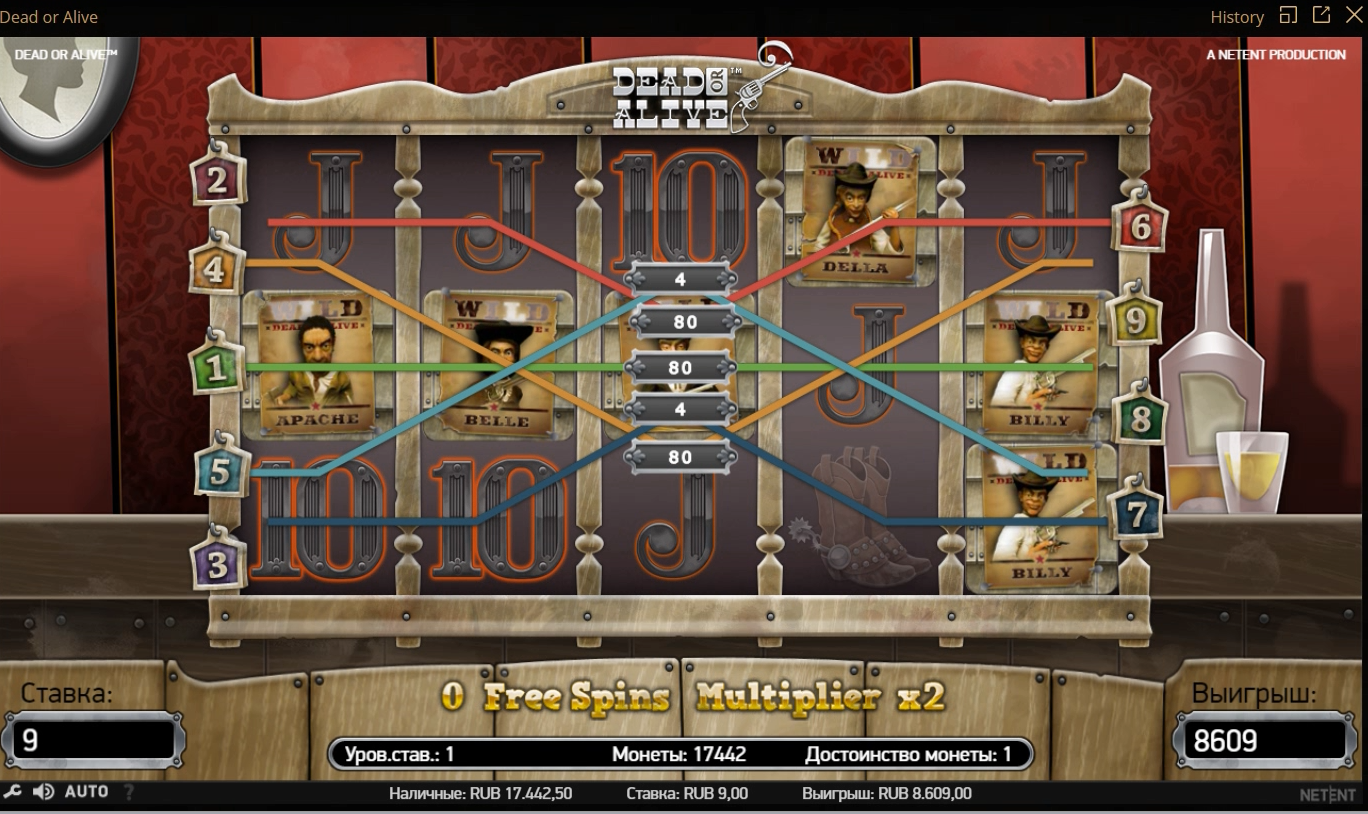The height and width of the screenshot is (814, 1368).
Task: Toggle sound with the speaker icon
Action: click(x=43, y=792)
